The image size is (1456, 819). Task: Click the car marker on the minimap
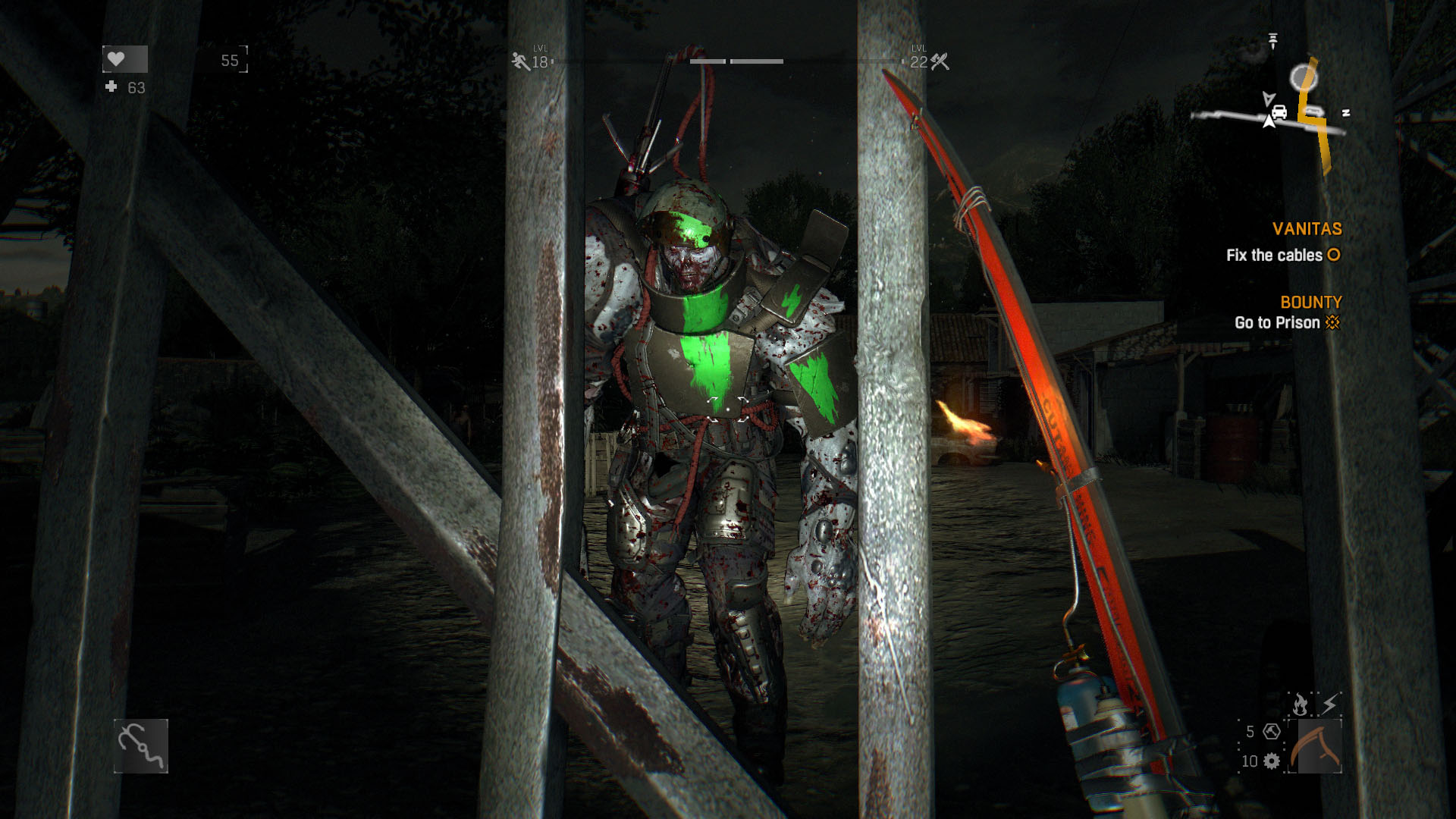point(1279,112)
